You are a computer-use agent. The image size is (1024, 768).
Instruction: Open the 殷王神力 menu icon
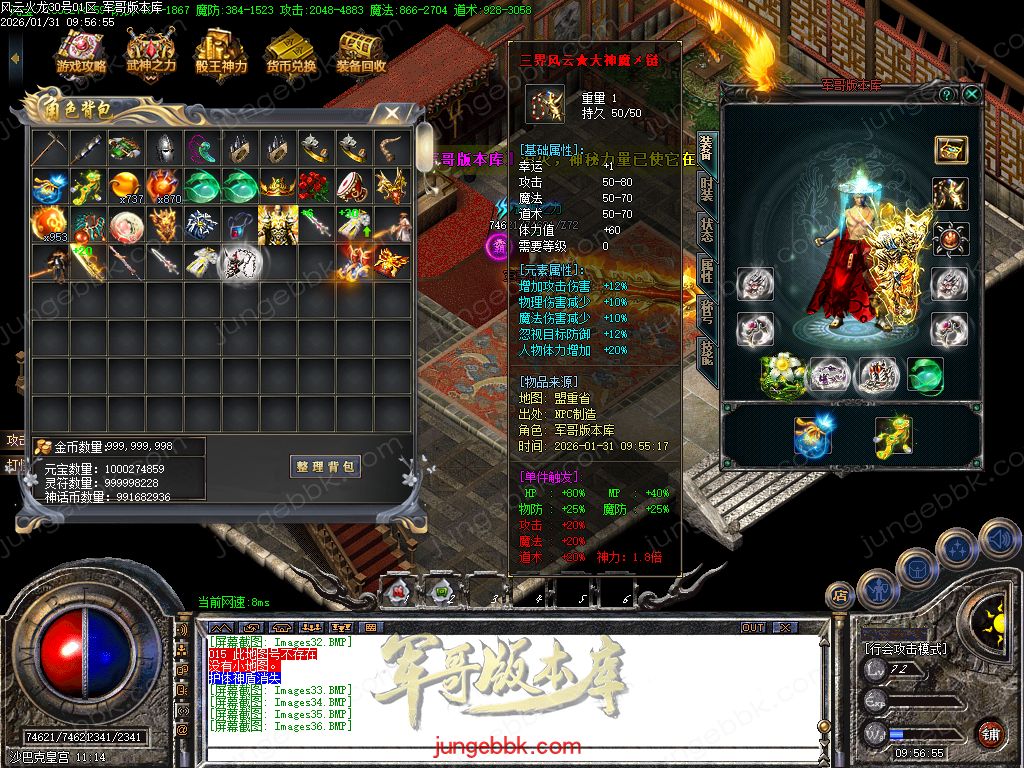221,54
